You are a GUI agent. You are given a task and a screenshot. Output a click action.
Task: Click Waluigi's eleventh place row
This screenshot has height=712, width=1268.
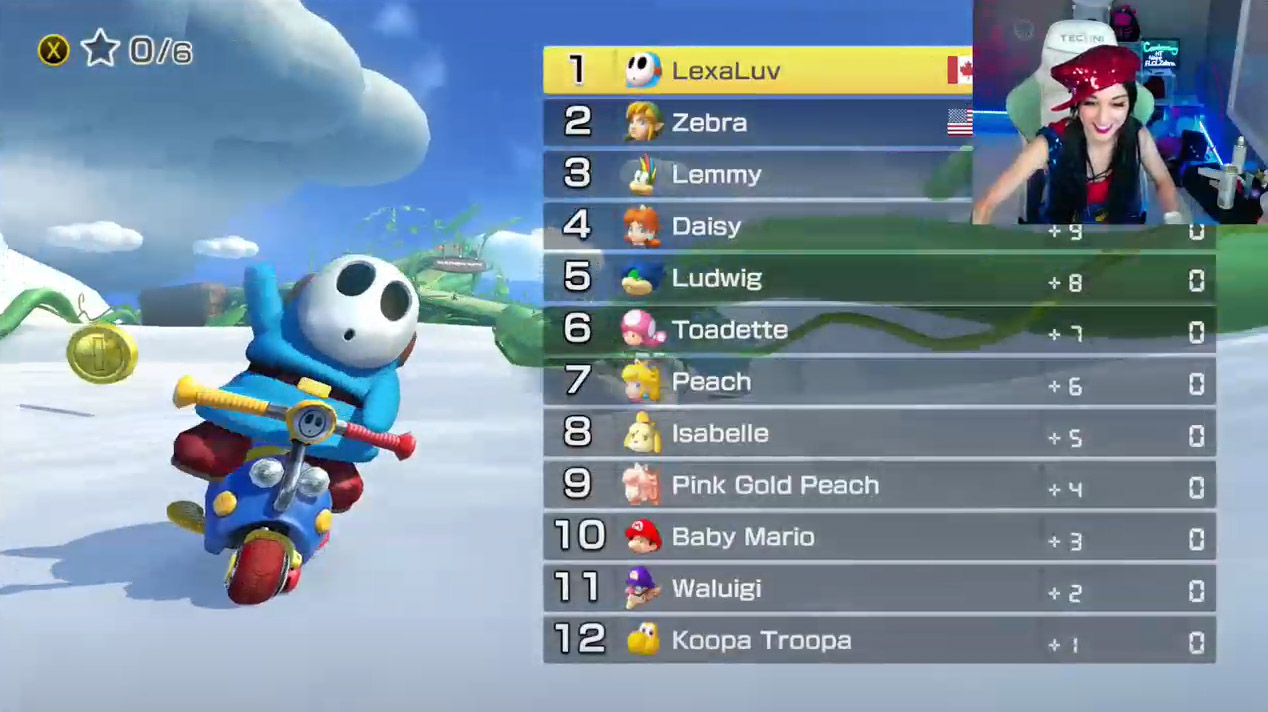pyautogui.click(x=878, y=589)
